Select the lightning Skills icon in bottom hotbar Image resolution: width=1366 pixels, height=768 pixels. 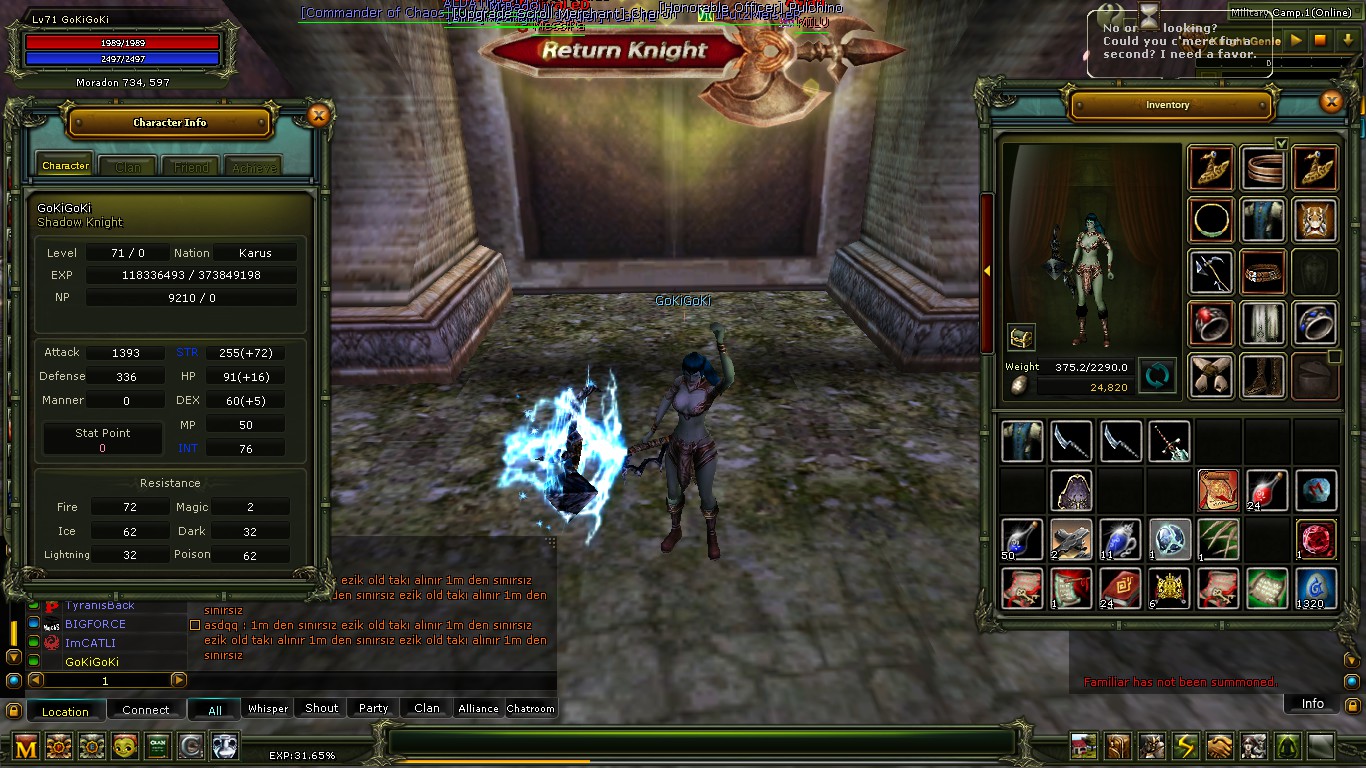coord(1185,746)
